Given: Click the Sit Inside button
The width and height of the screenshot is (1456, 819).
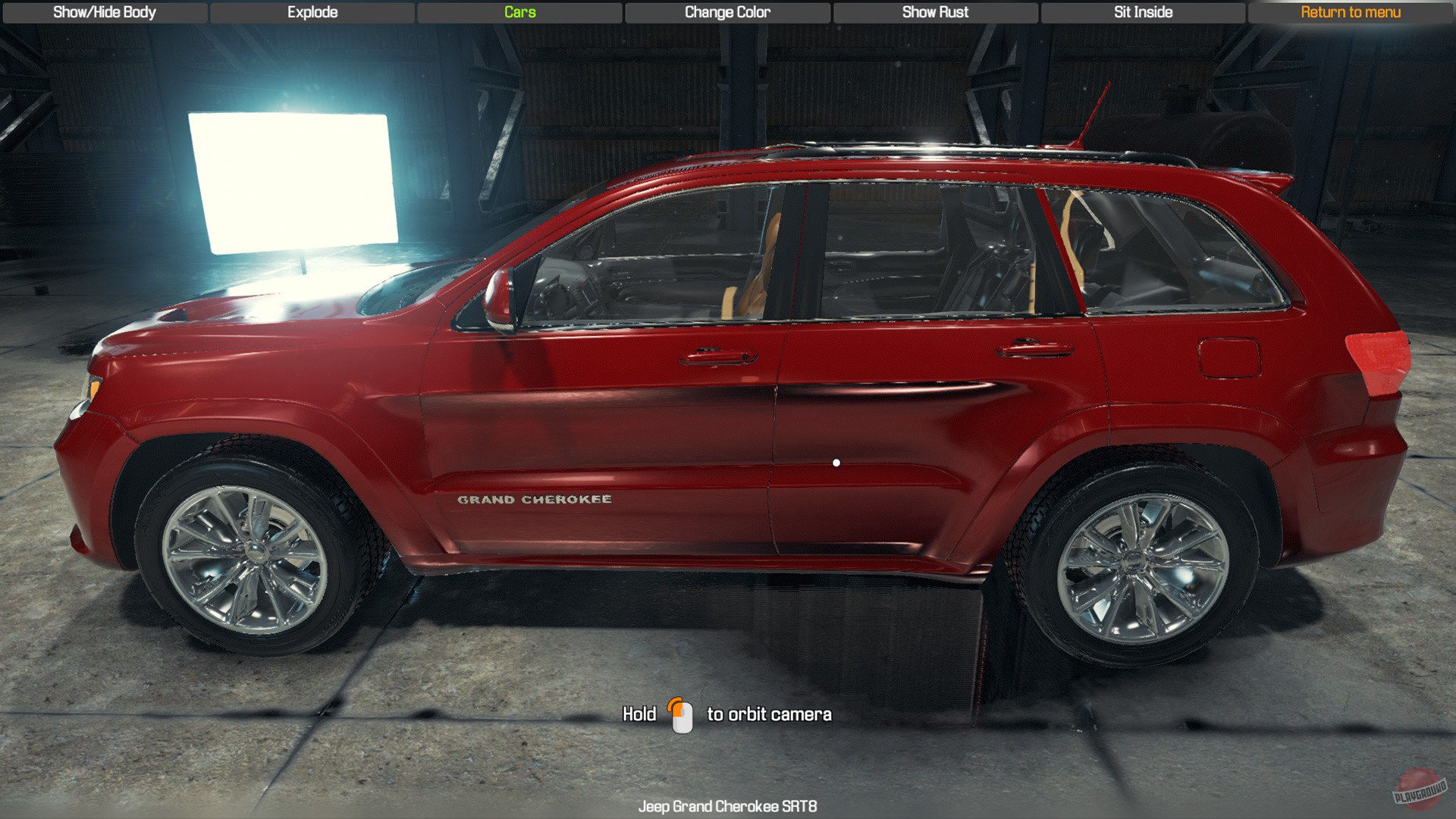Looking at the screenshot, I should 1143,12.
